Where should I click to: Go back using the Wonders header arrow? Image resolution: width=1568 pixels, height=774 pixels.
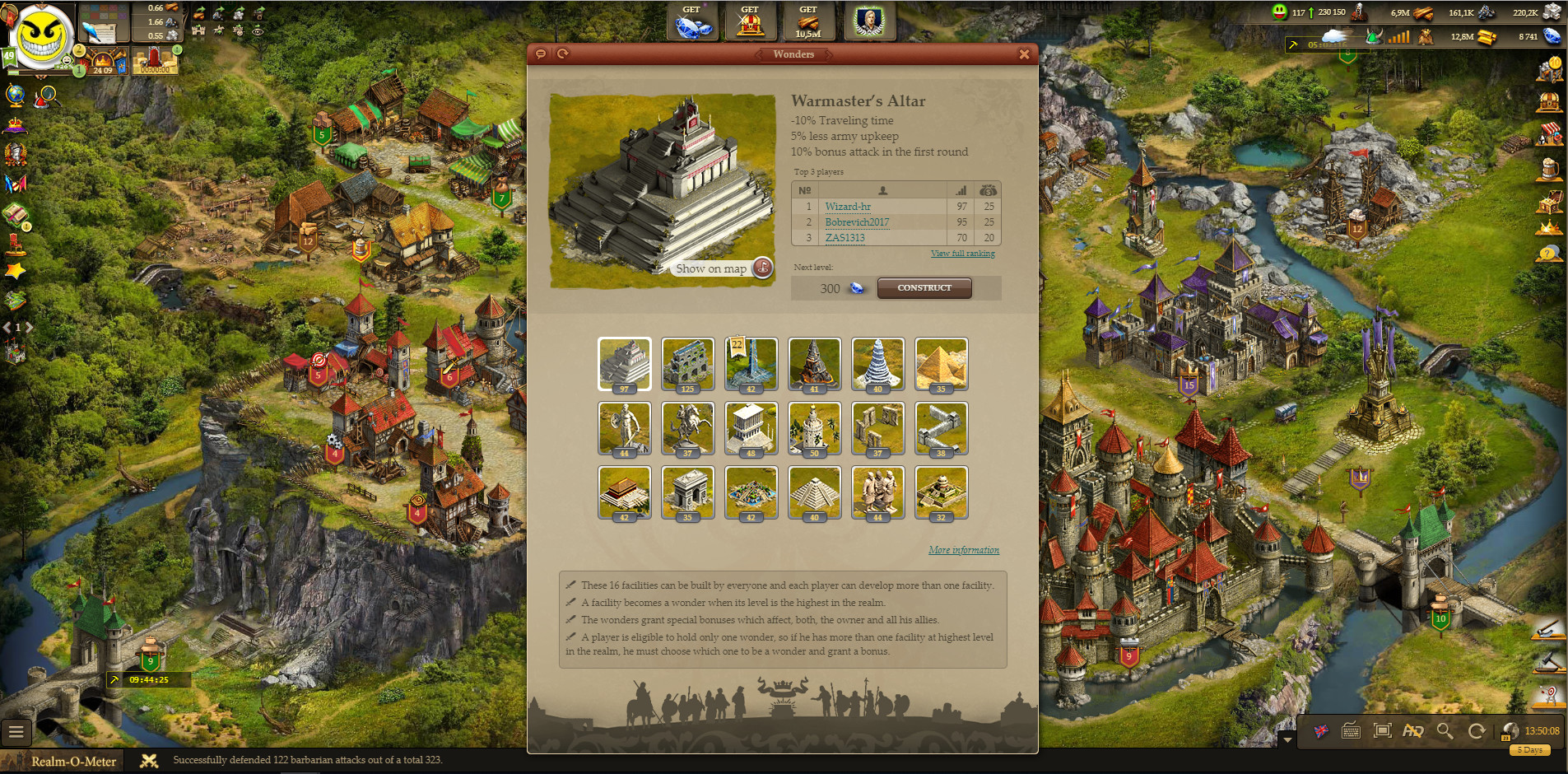click(759, 54)
